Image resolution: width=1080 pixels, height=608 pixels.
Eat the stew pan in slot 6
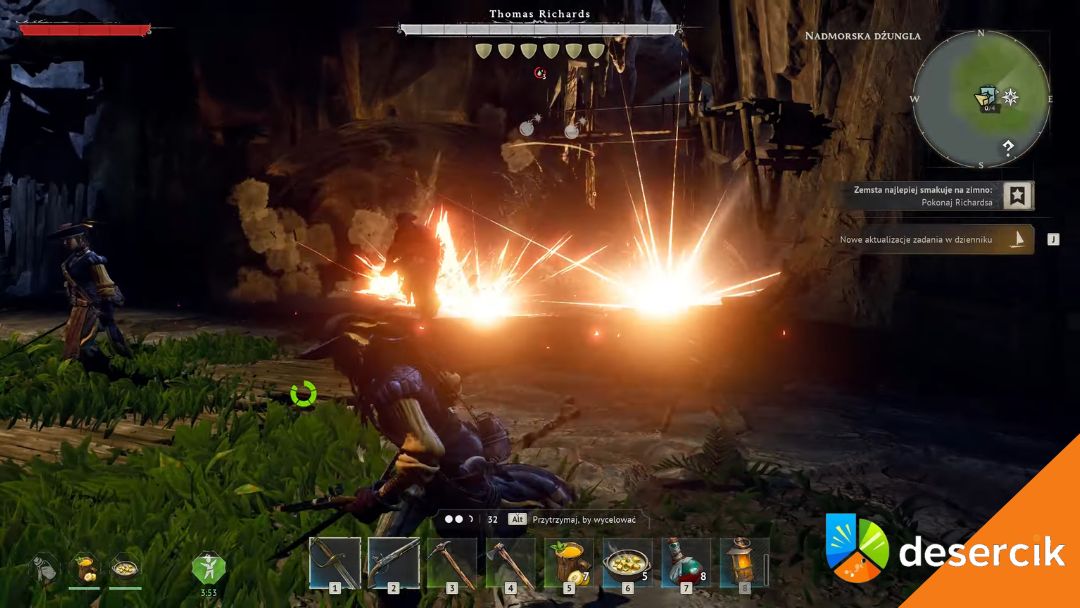(628, 562)
